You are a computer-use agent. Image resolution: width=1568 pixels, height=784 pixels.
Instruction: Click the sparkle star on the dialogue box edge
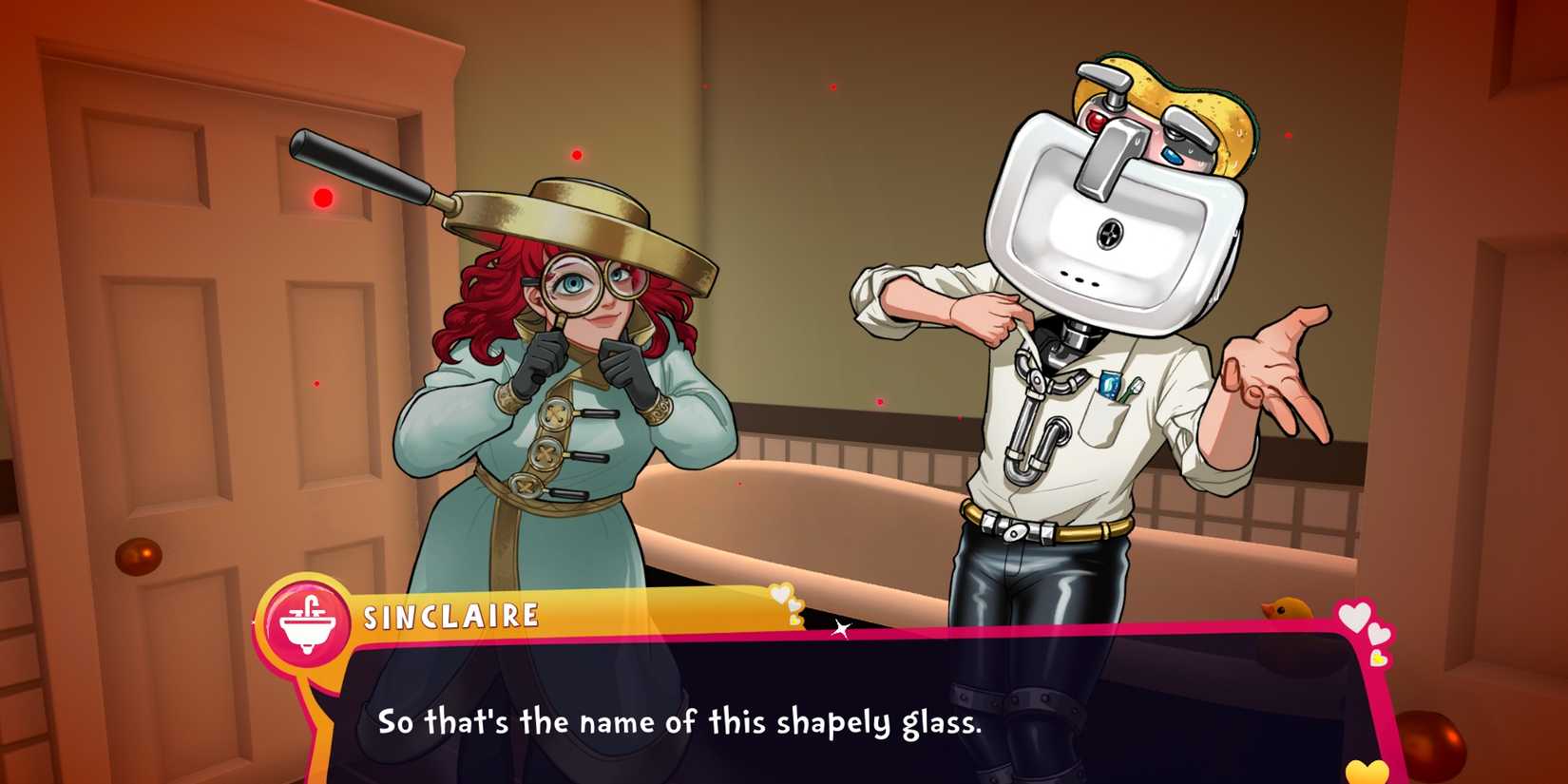[x=843, y=629]
